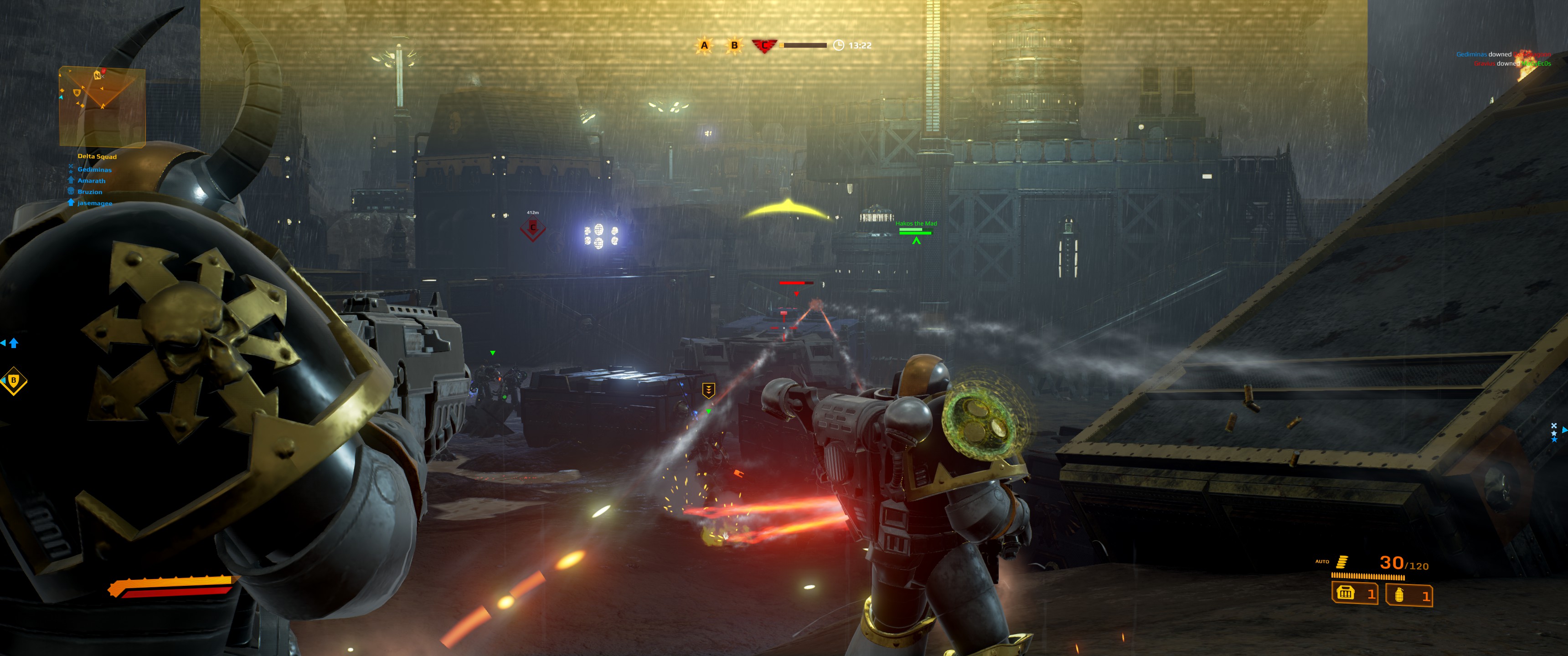Select squad member Bruzion

coord(89,192)
